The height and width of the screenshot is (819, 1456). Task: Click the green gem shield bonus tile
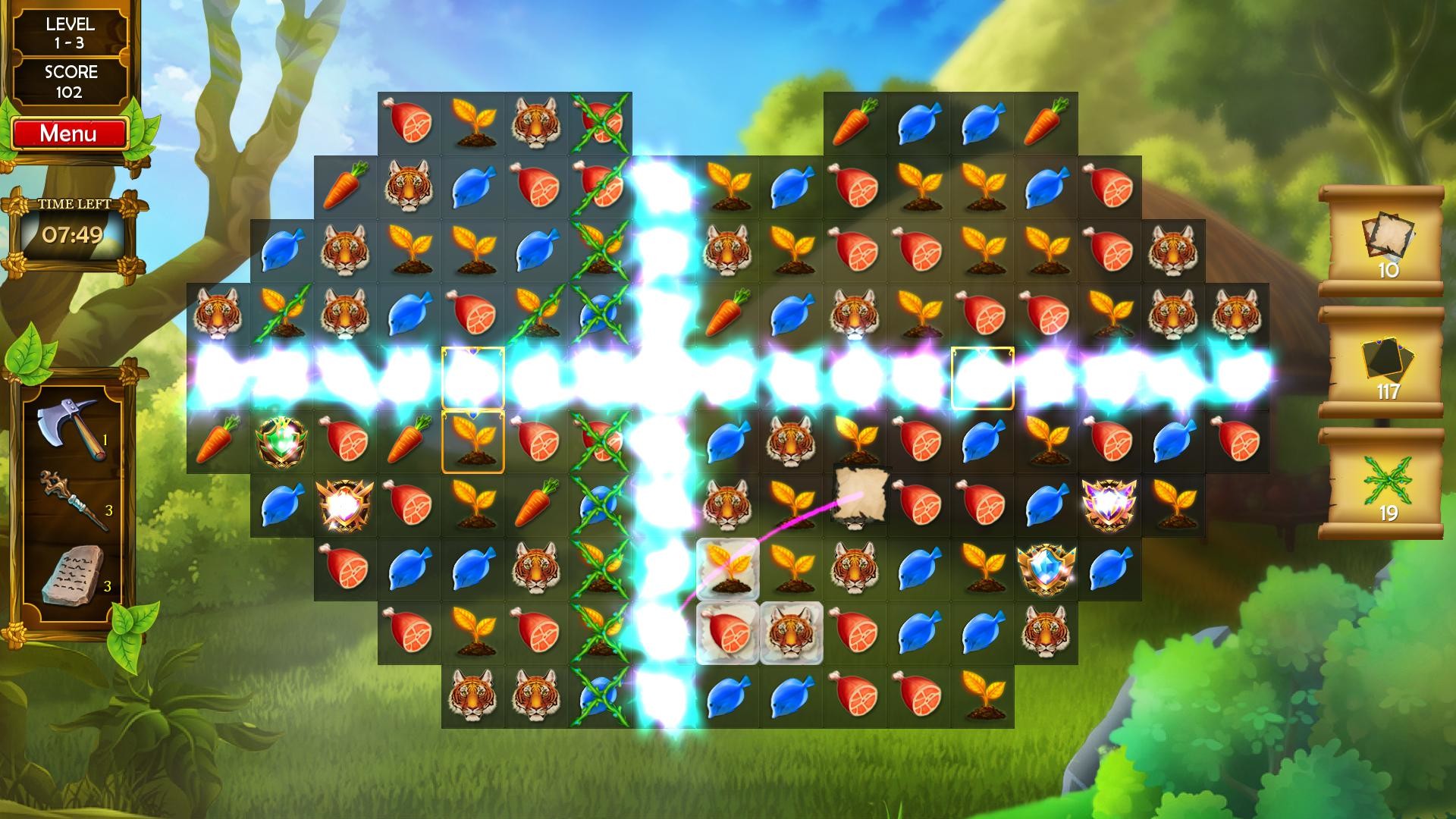point(281,441)
